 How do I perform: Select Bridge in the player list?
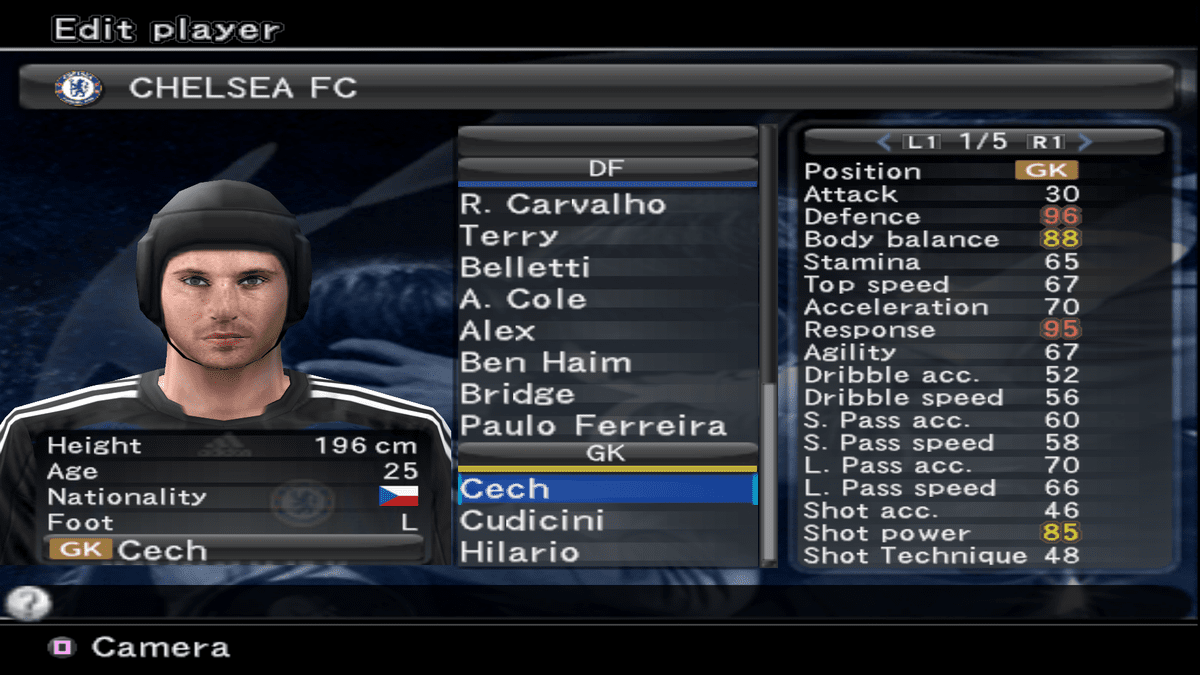click(517, 394)
